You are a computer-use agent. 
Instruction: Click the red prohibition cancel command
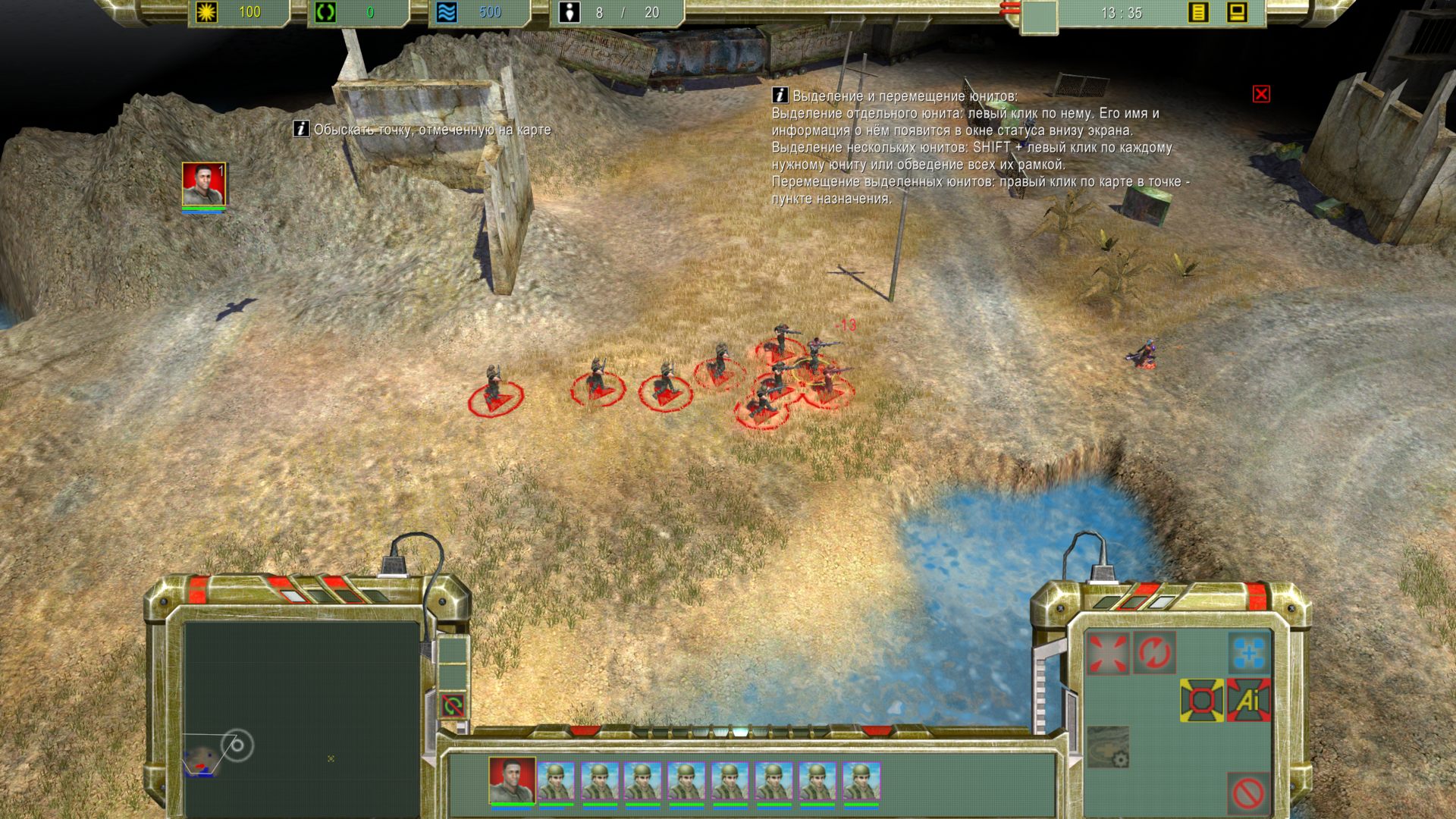tap(1248, 794)
